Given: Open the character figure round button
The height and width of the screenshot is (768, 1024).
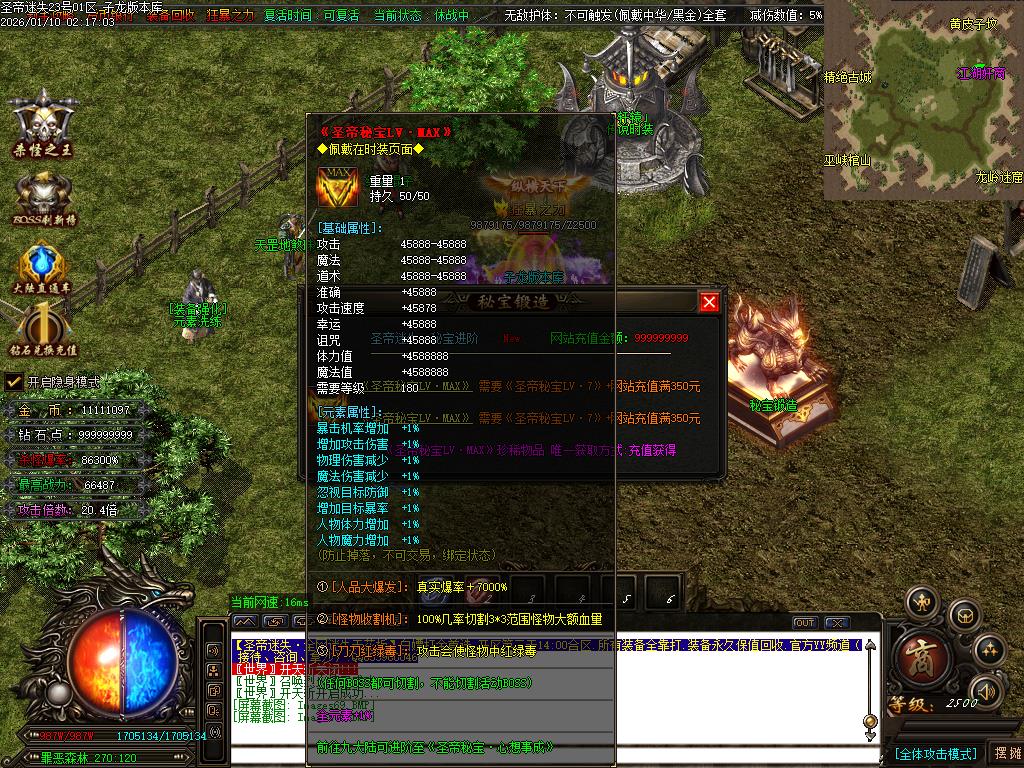Looking at the screenshot, I should coord(921,602).
